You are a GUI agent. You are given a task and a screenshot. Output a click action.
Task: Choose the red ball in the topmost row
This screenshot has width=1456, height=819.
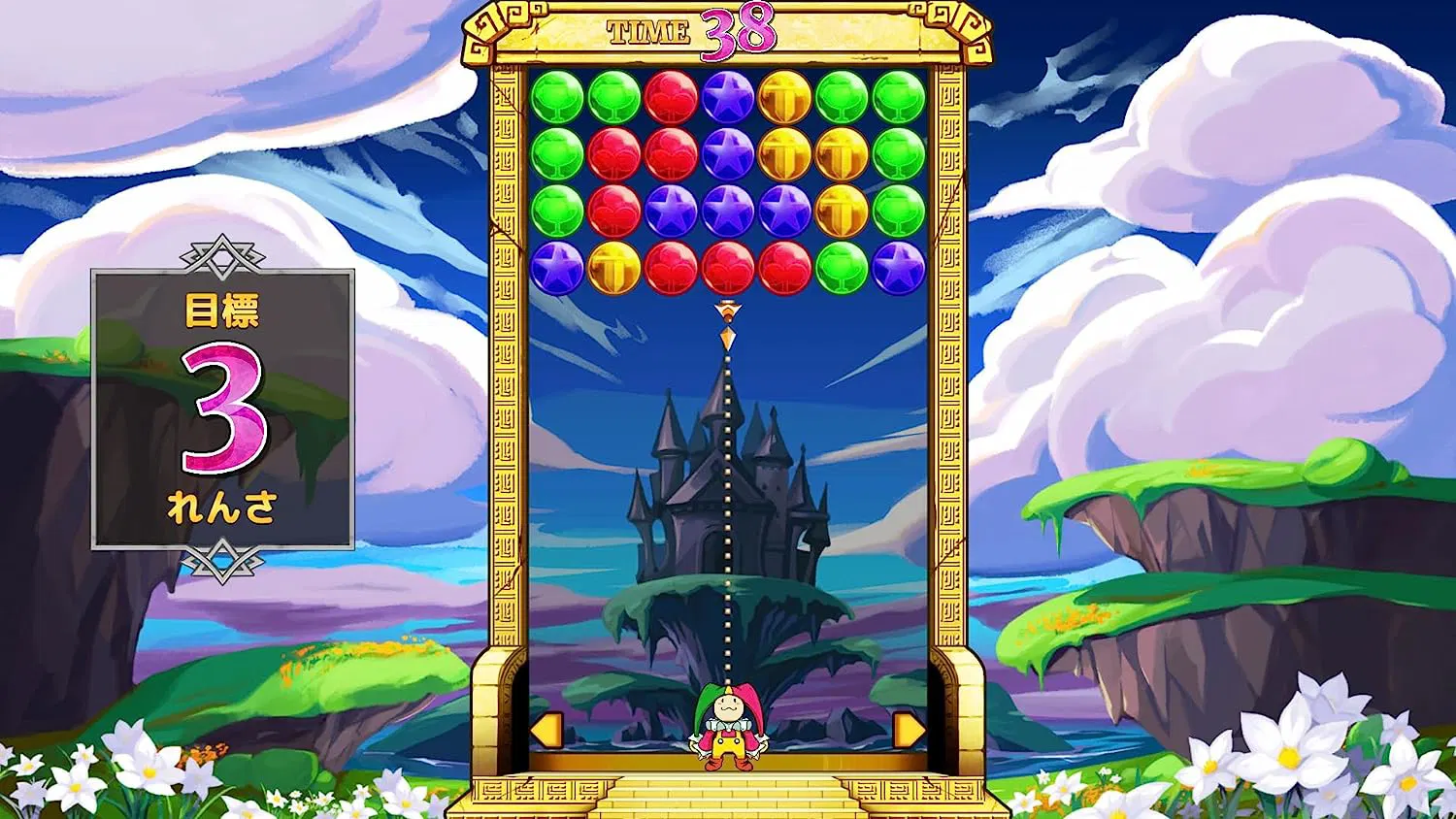tap(671, 97)
